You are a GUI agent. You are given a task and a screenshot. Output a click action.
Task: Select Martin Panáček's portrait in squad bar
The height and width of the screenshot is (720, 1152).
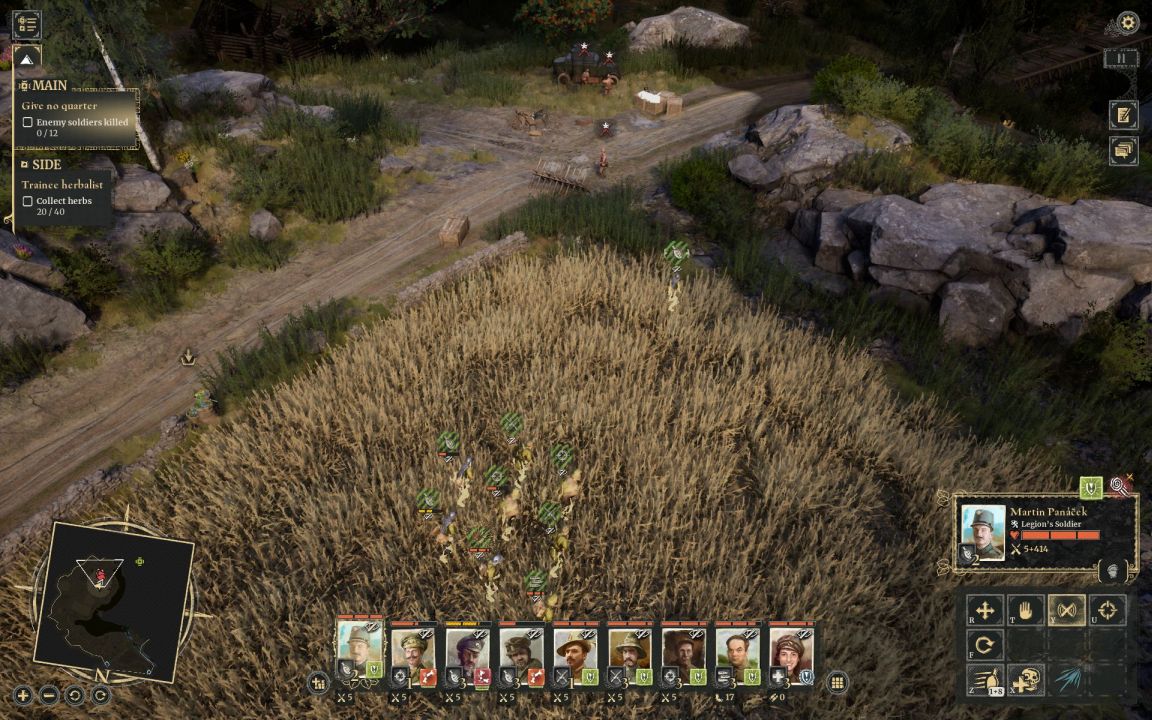click(x=360, y=649)
